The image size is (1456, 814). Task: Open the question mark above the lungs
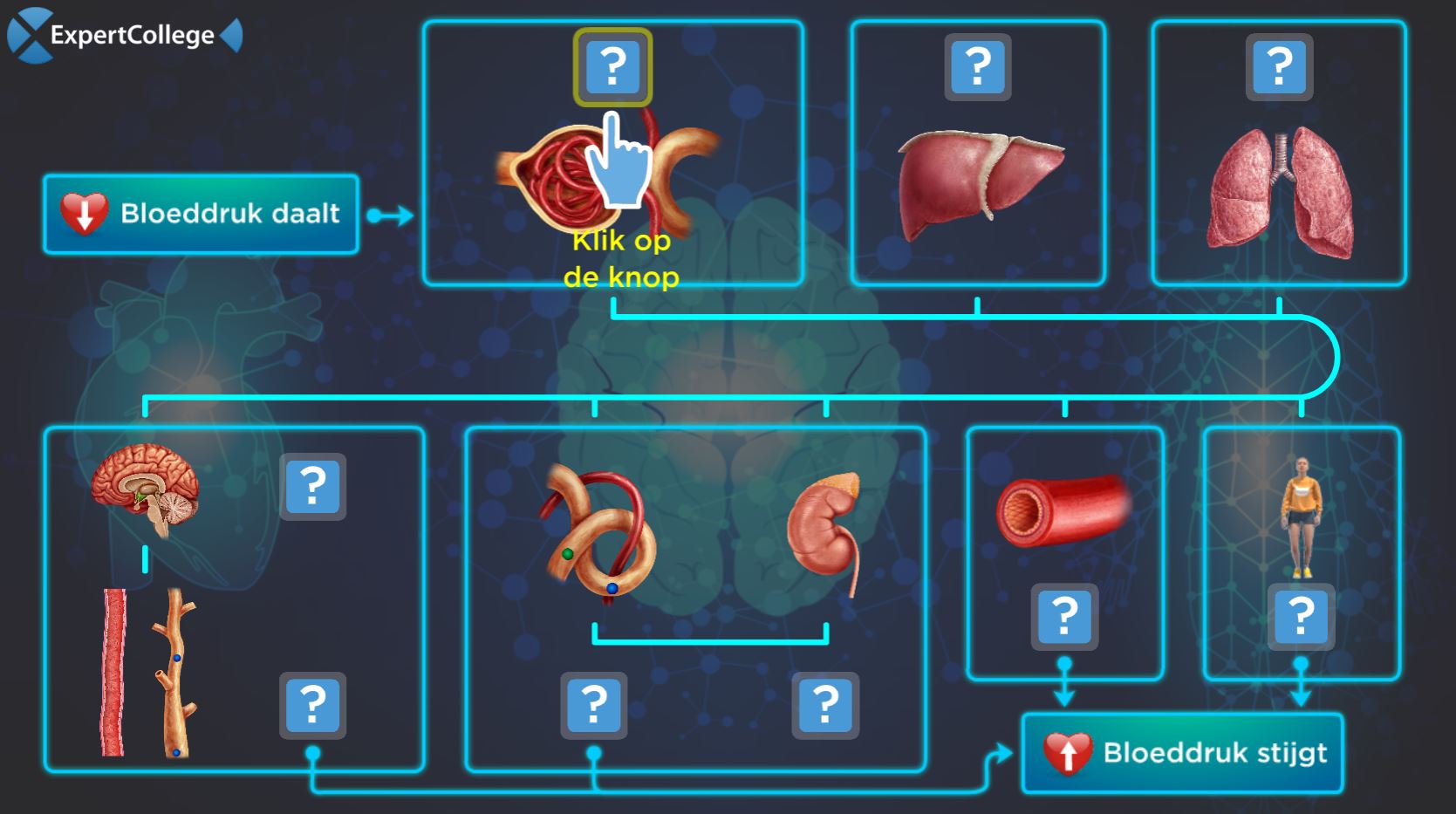click(x=1279, y=67)
